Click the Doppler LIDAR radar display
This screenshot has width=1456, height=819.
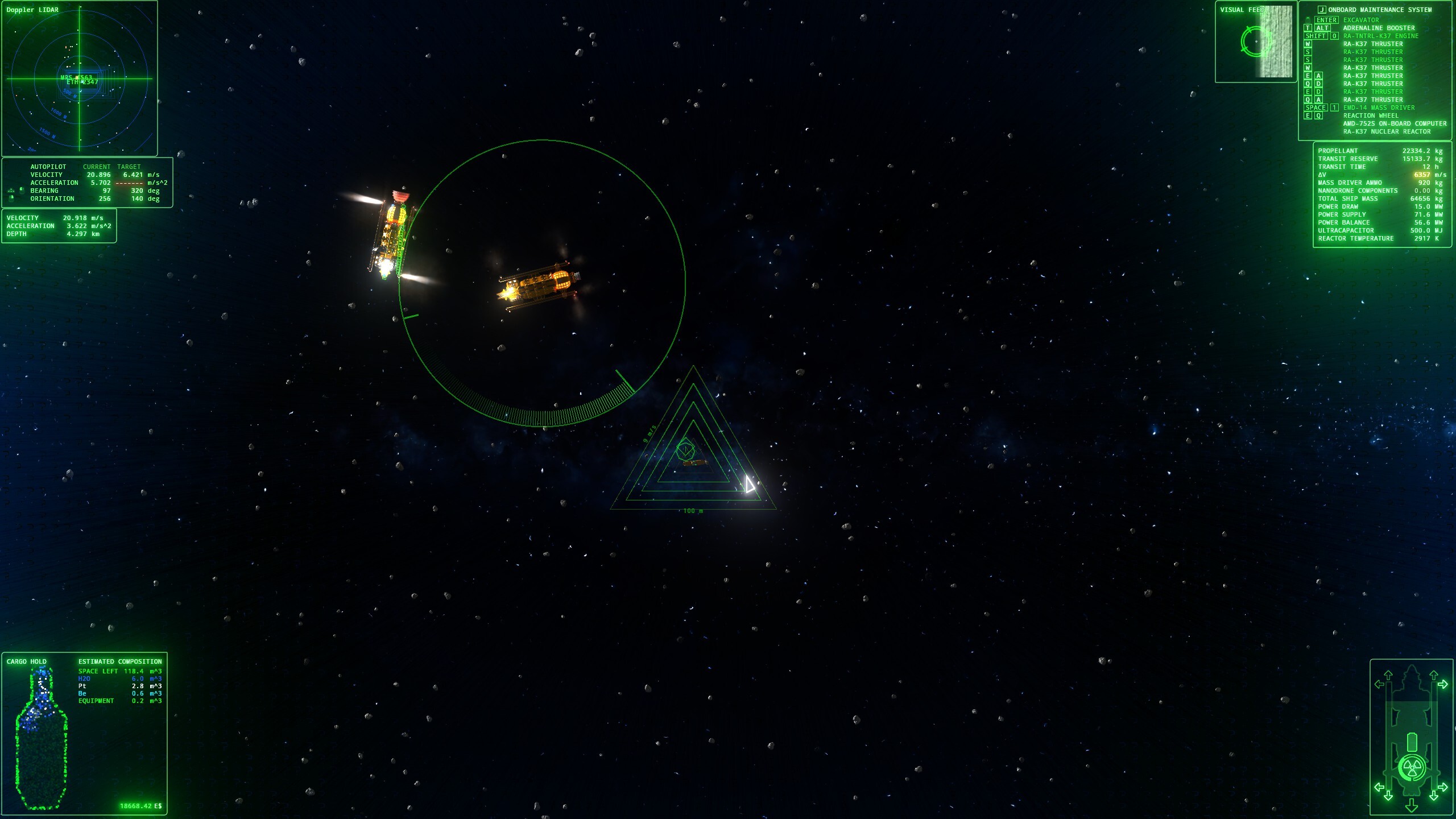(x=80, y=80)
